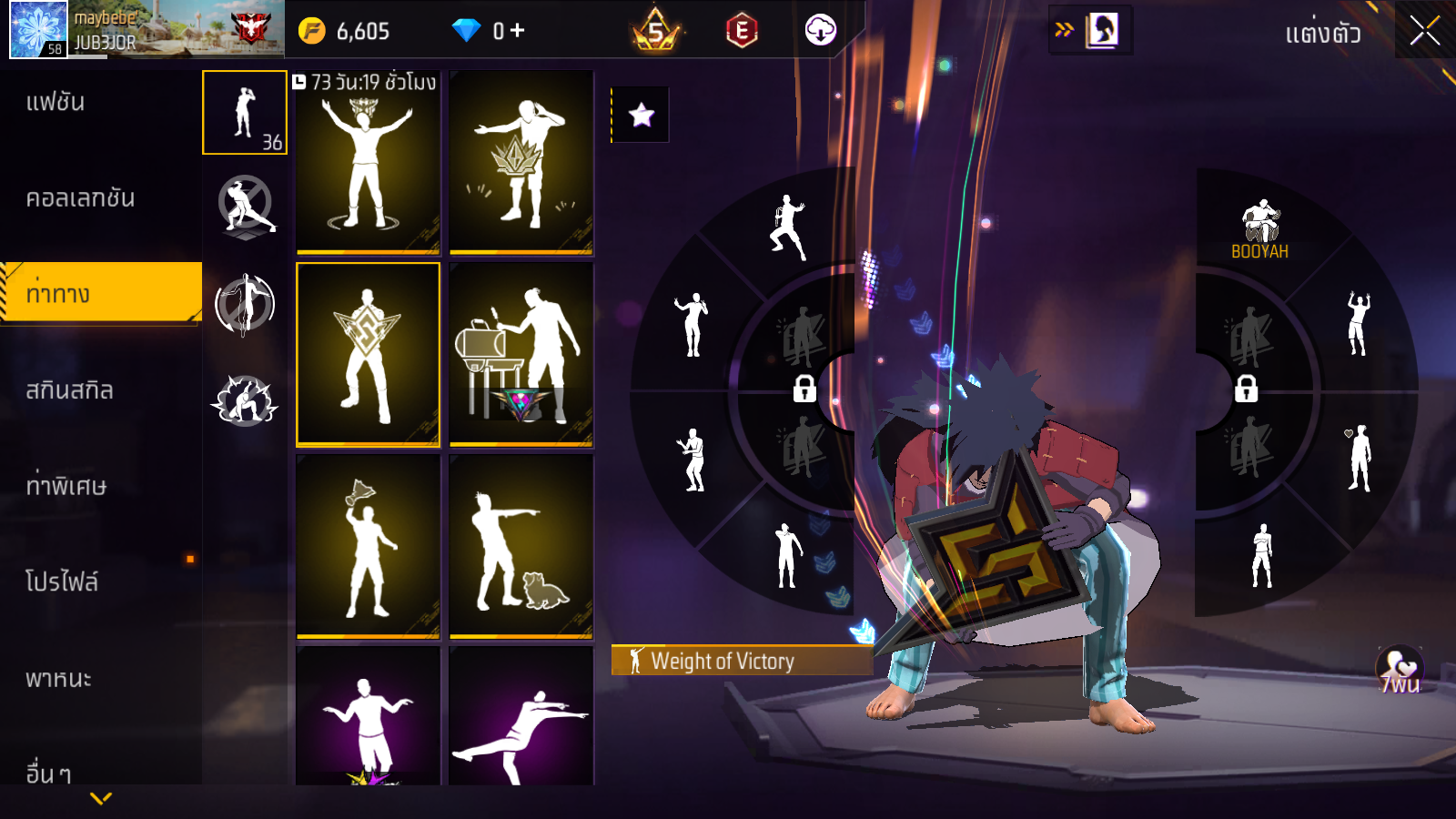1456x819 pixels.
Task: Select the Weight of Victory shield emote tile
Action: tap(368, 355)
